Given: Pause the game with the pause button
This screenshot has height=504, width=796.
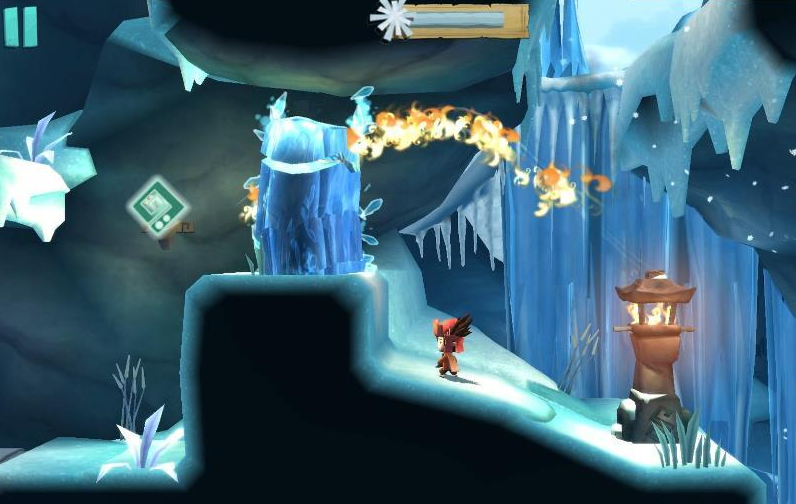Looking at the screenshot, I should pyautogui.click(x=20, y=26).
